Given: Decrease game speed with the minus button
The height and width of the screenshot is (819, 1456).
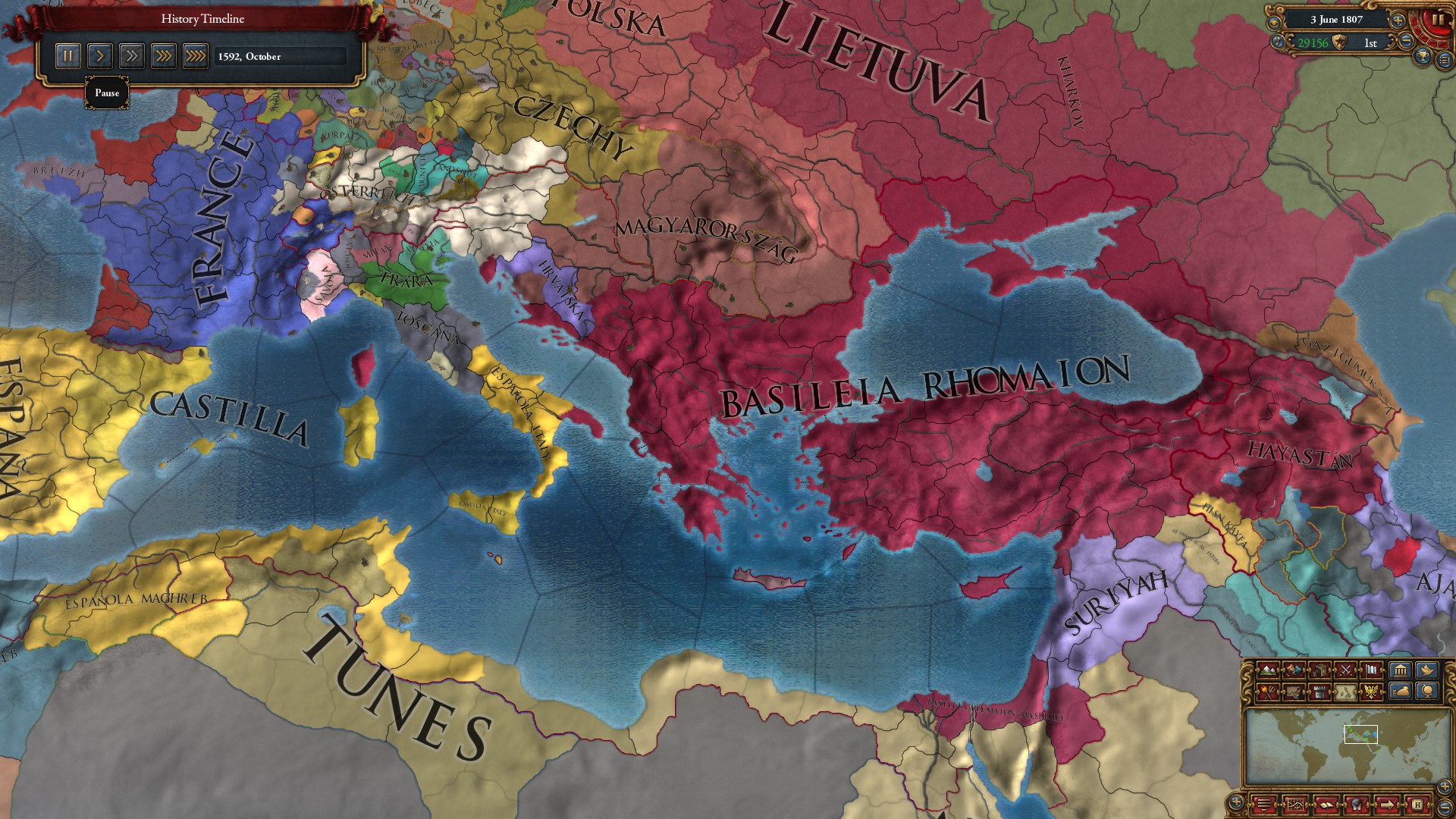Looking at the screenshot, I should coord(1406,40).
